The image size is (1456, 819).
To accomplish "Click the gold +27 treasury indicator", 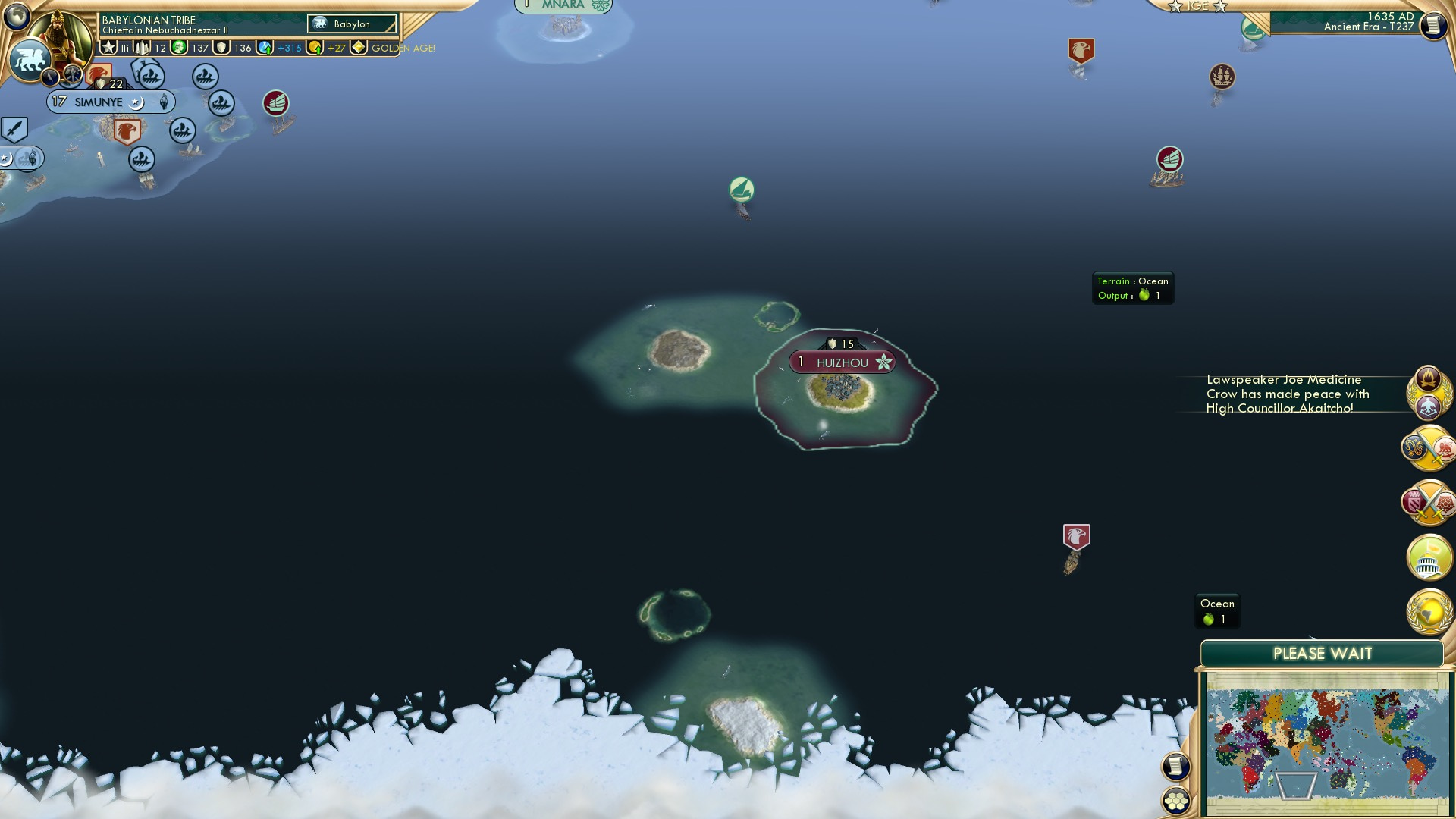I will tap(316, 47).
